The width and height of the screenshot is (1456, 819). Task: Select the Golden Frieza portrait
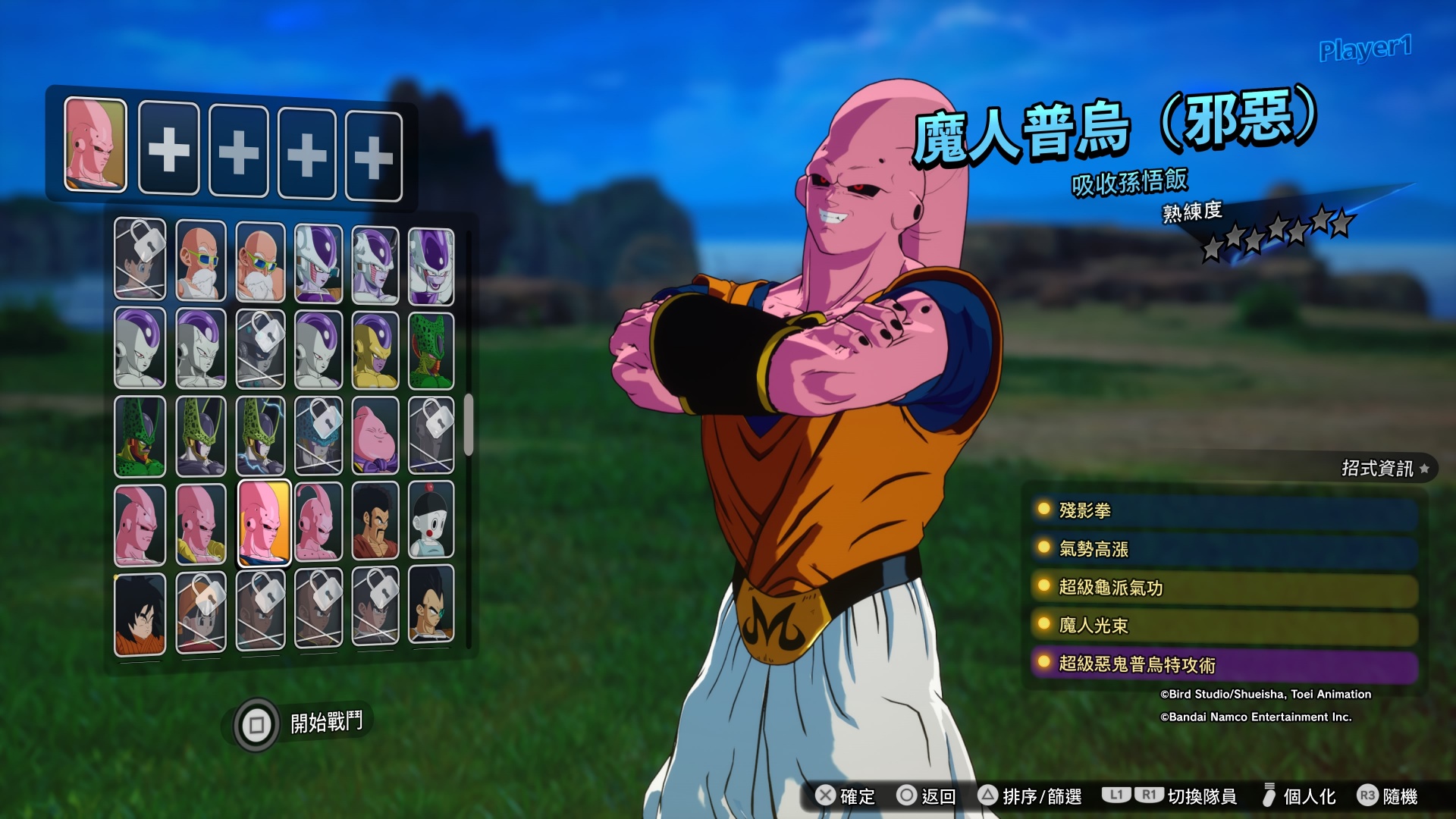(x=375, y=351)
